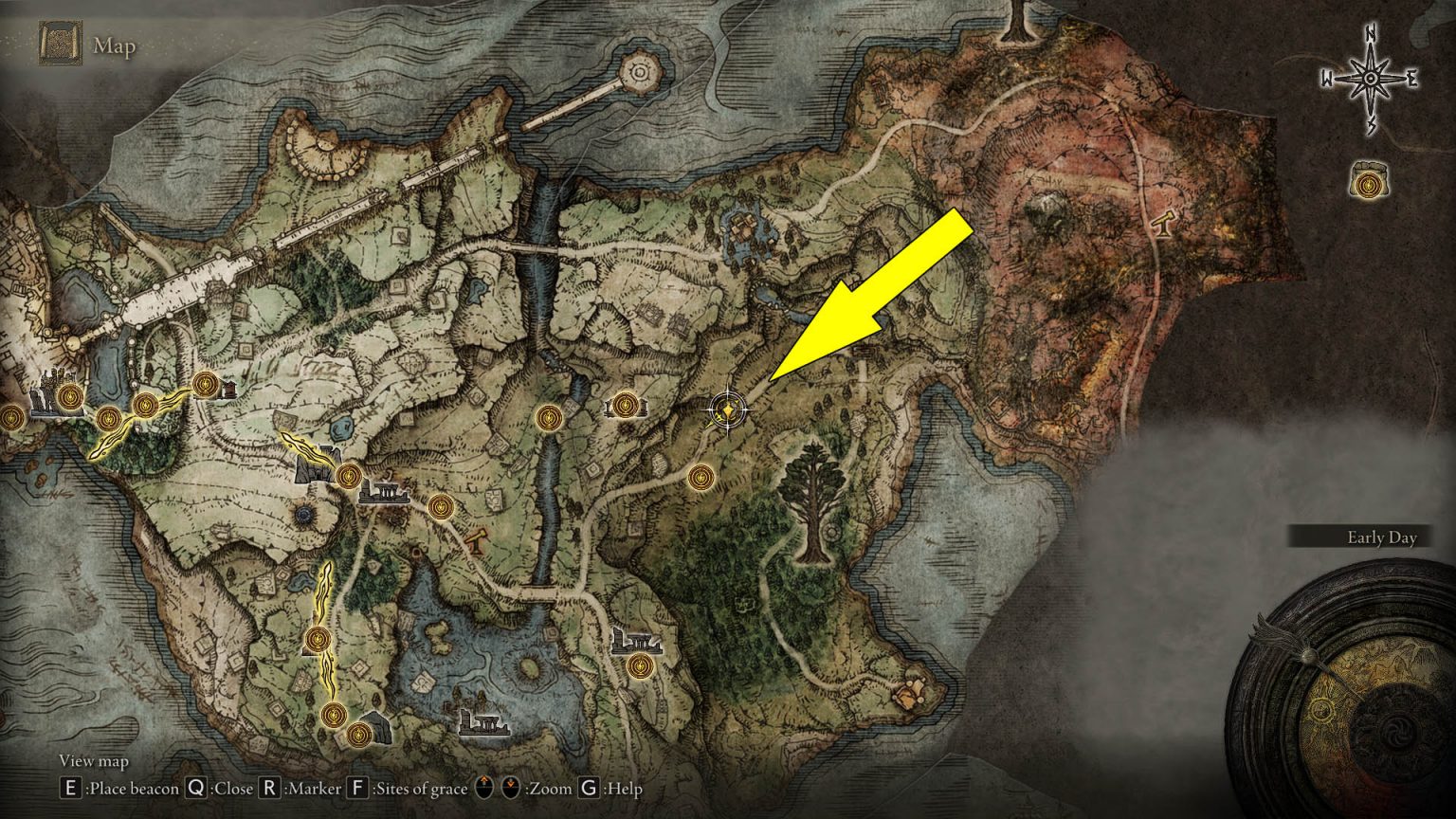Click the red item icon near map center
Viewport: 1456px width, 819px height.
478,541
